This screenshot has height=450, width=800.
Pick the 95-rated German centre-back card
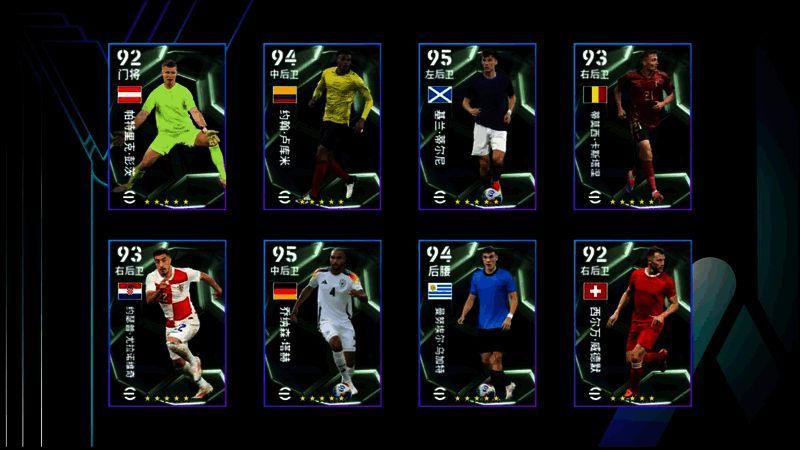[322, 322]
